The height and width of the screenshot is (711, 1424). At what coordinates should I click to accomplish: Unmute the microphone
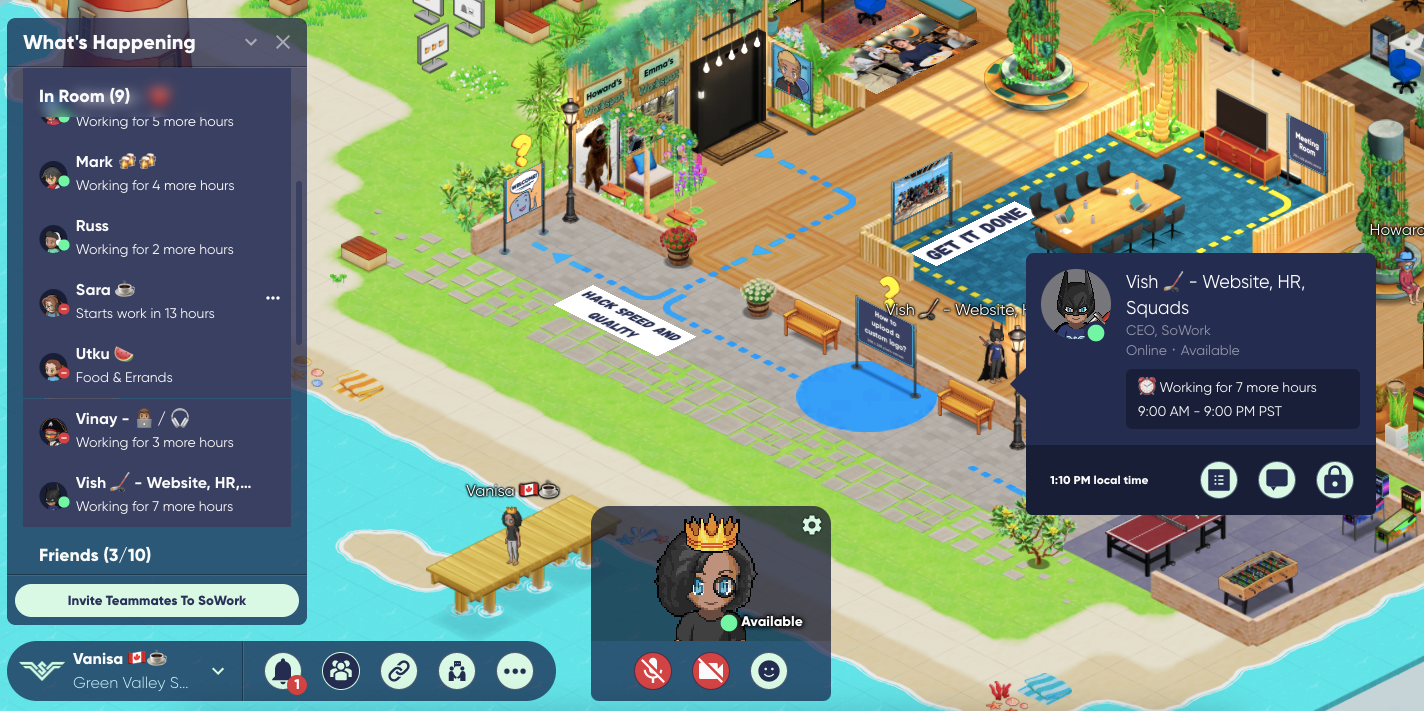653,671
